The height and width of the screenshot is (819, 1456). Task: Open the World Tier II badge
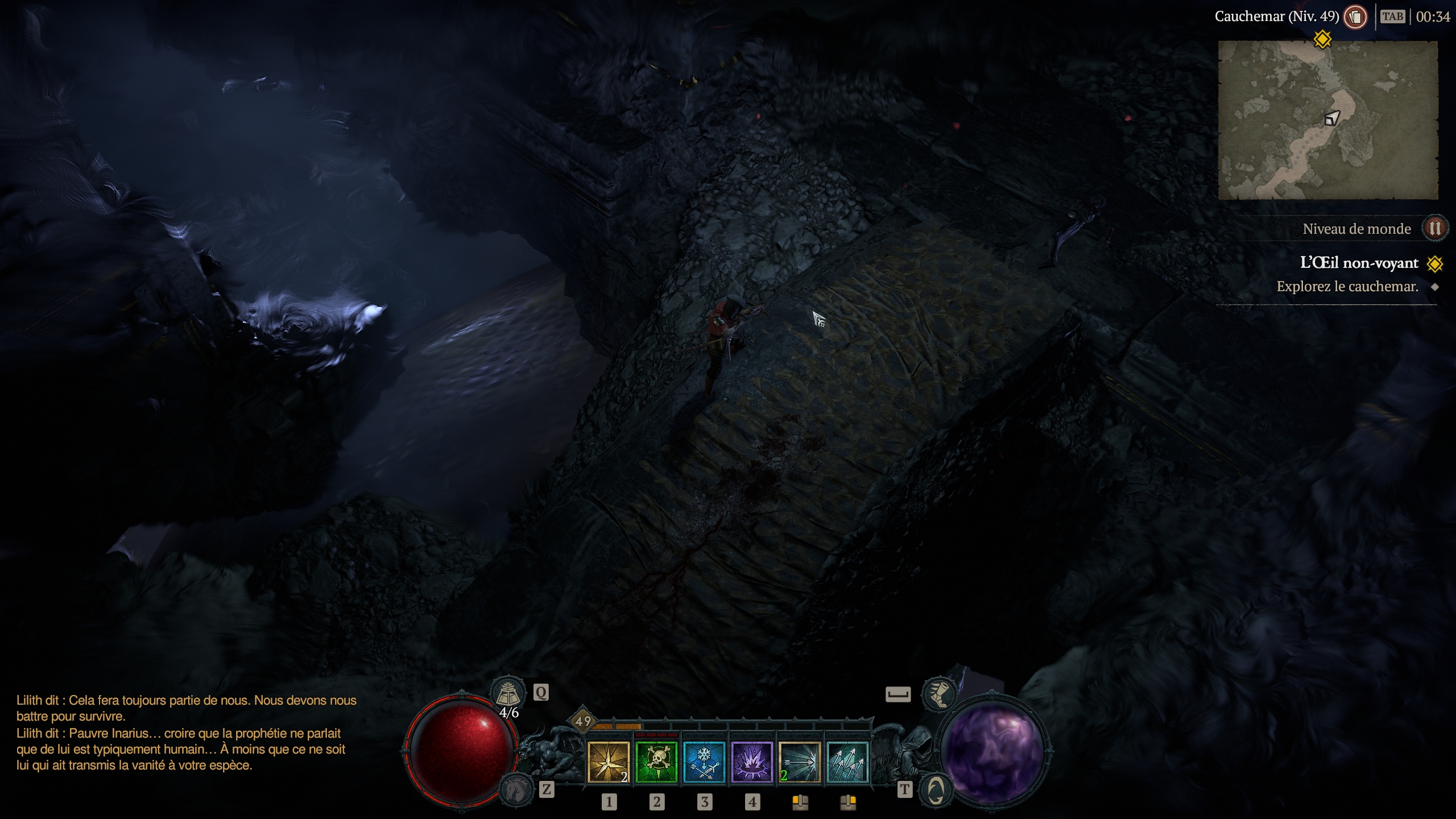(1434, 229)
